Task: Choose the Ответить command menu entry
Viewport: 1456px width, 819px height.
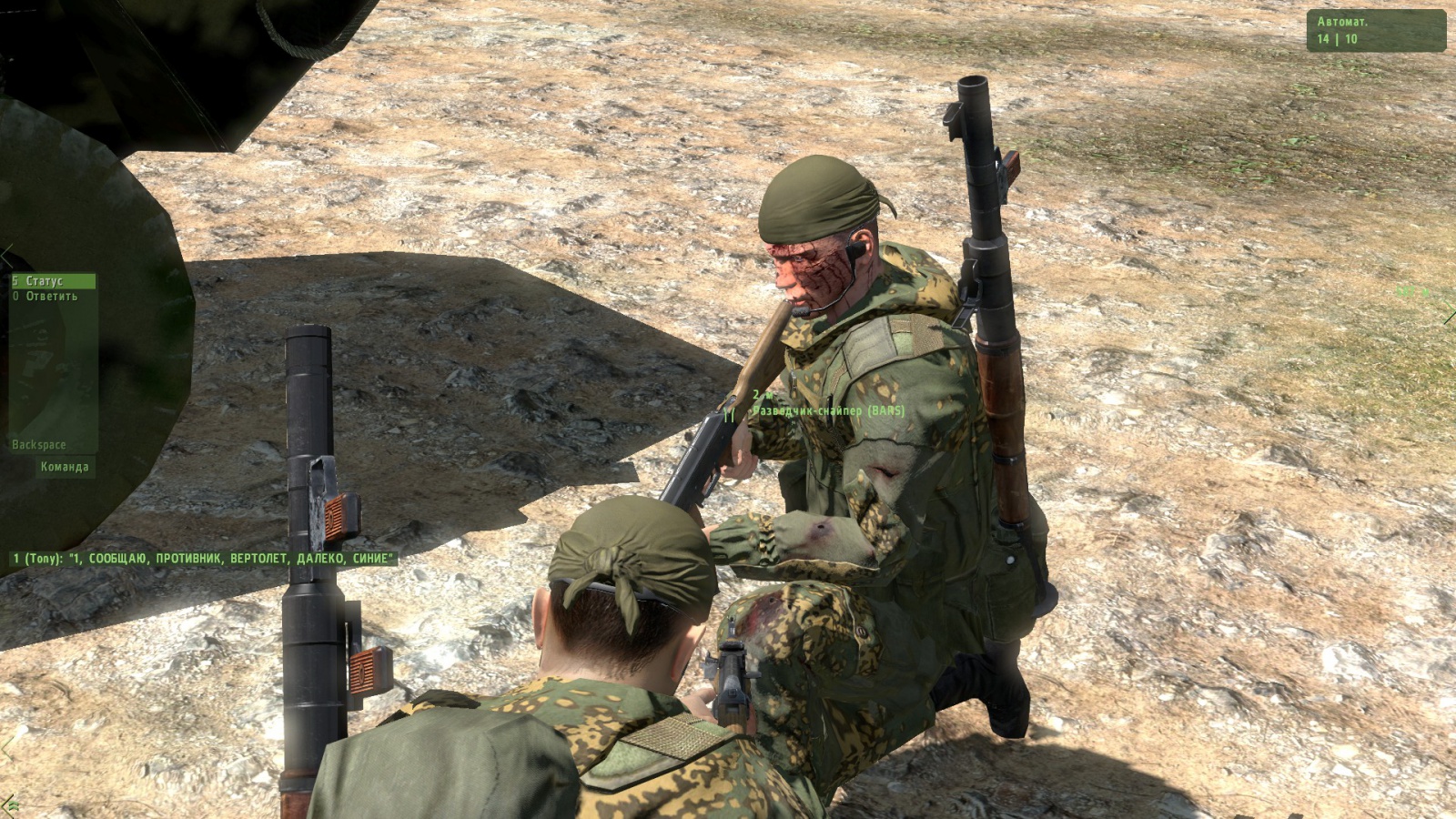Action: pyautogui.click(x=51, y=297)
